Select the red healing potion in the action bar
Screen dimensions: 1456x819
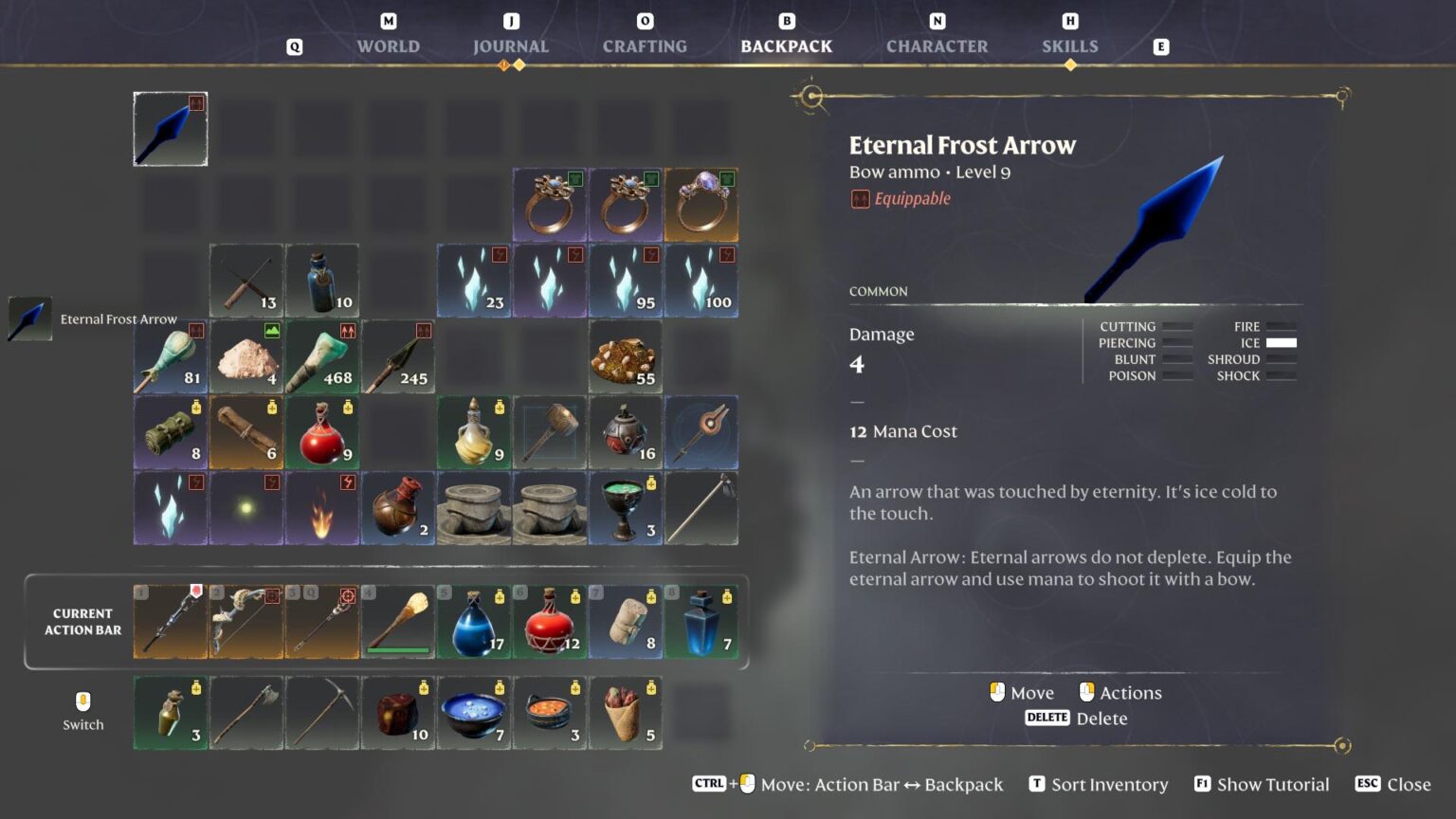550,622
